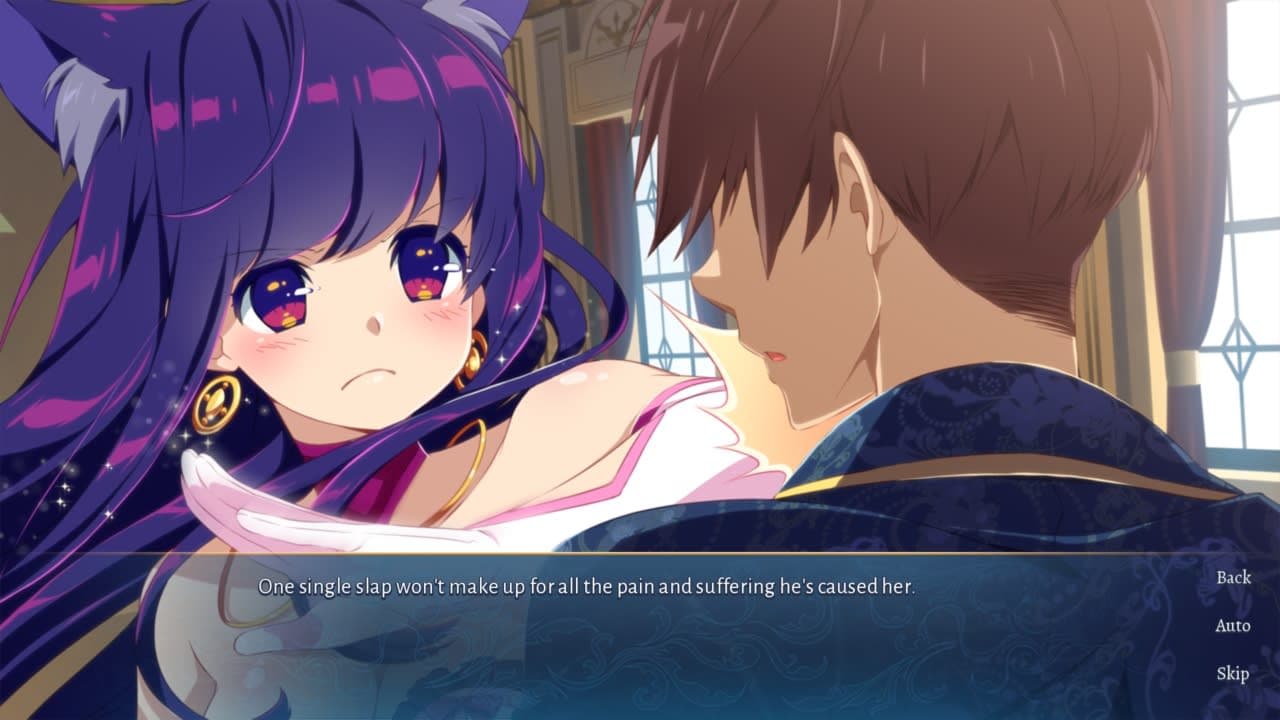This screenshot has width=1280, height=720.
Task: Click the sidebar area containing Back, Auto, Skip
Action: 1234,626
